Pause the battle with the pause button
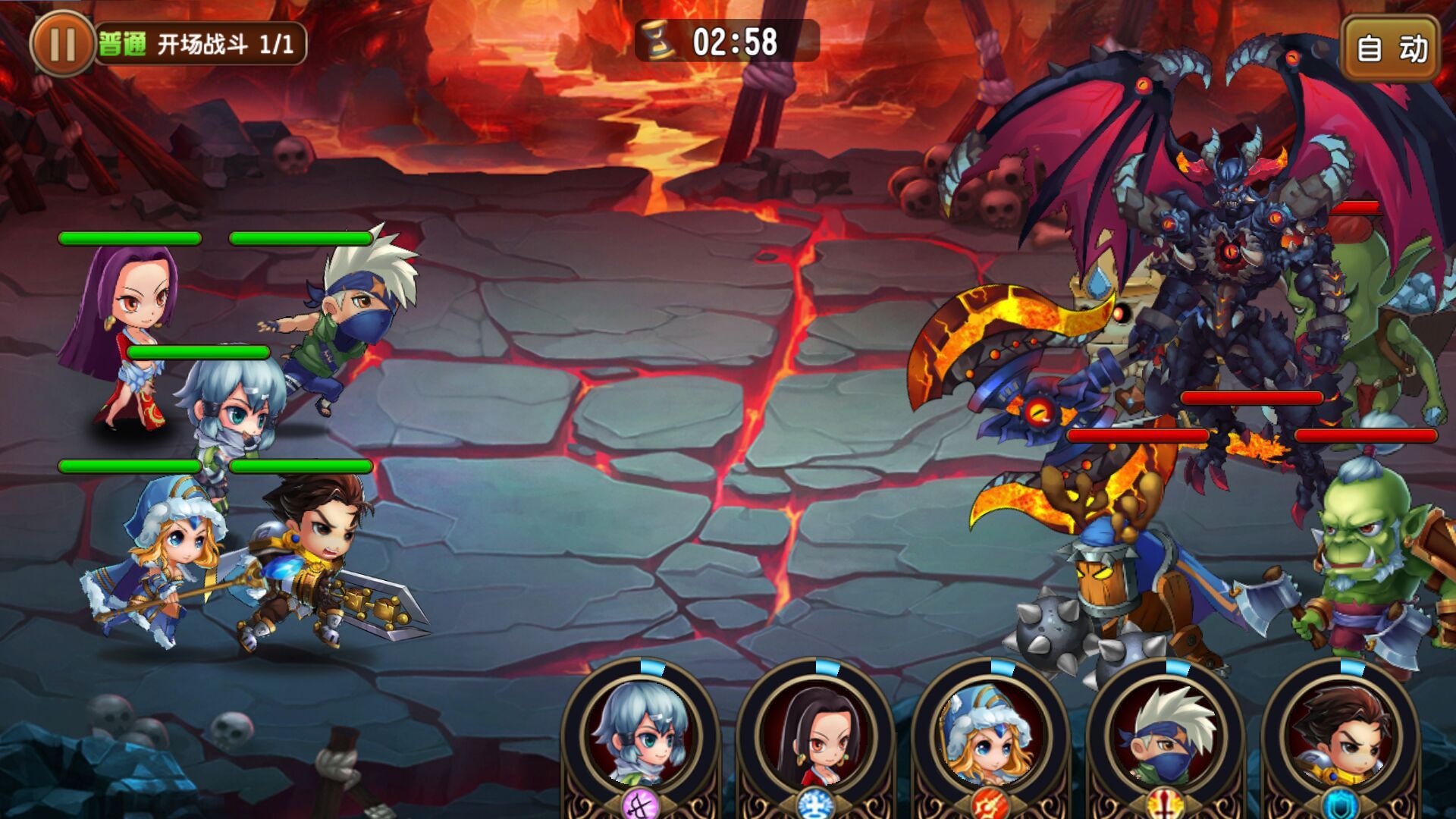1456x819 pixels. 62,44
